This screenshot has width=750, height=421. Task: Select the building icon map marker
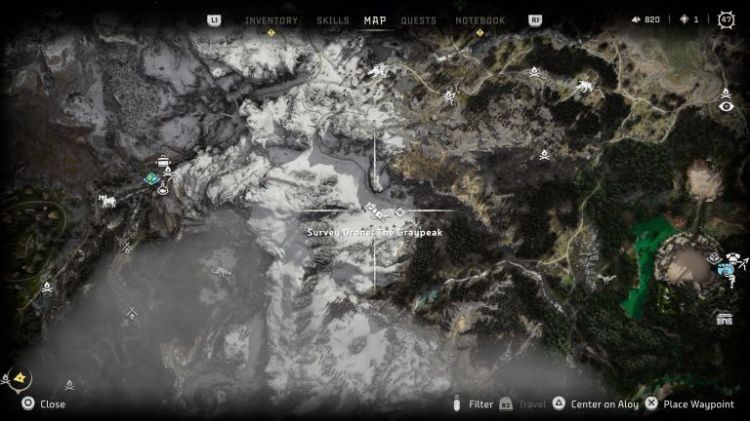coord(724,318)
